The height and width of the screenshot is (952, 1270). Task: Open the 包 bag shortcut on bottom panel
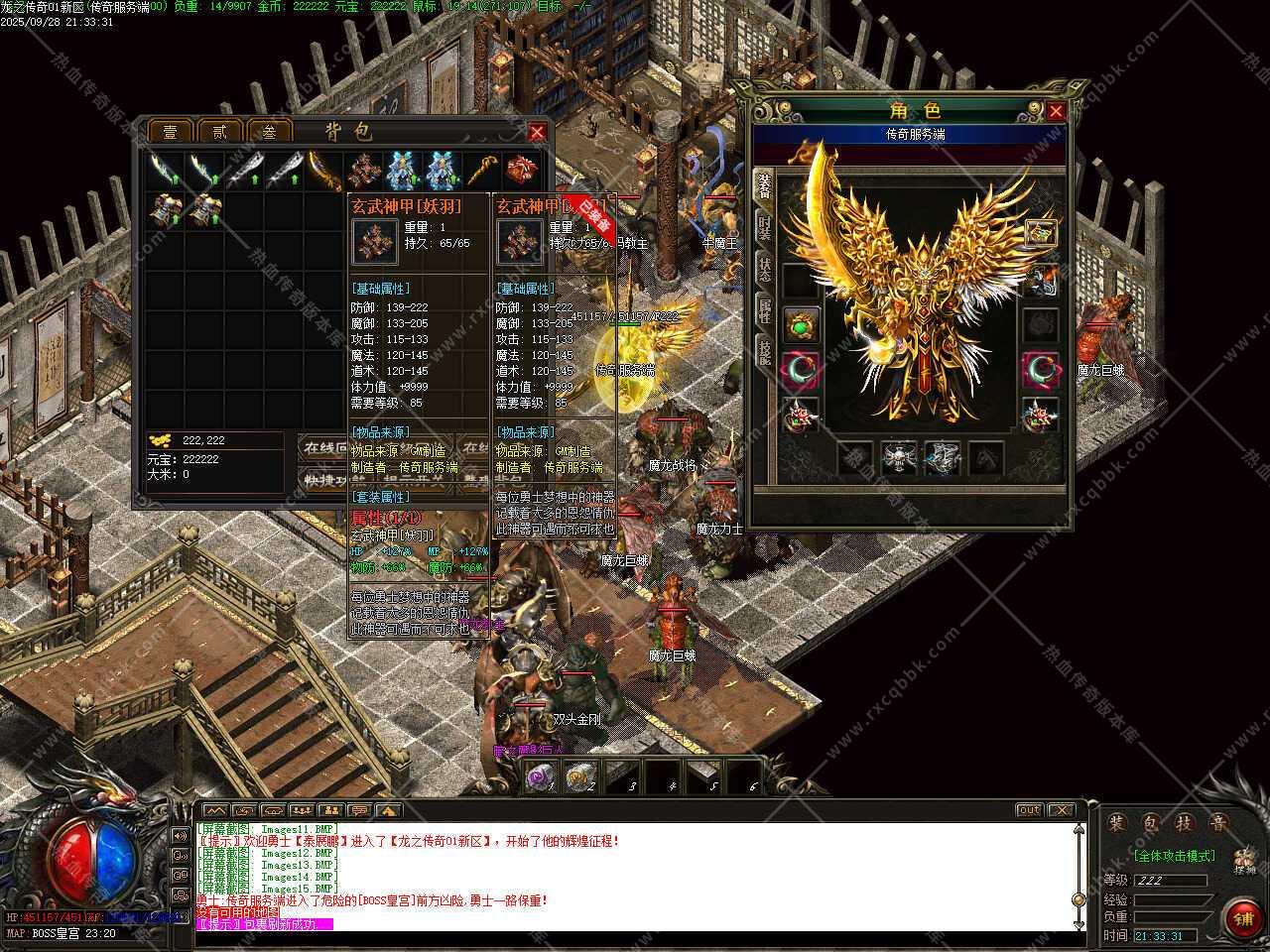1149,823
